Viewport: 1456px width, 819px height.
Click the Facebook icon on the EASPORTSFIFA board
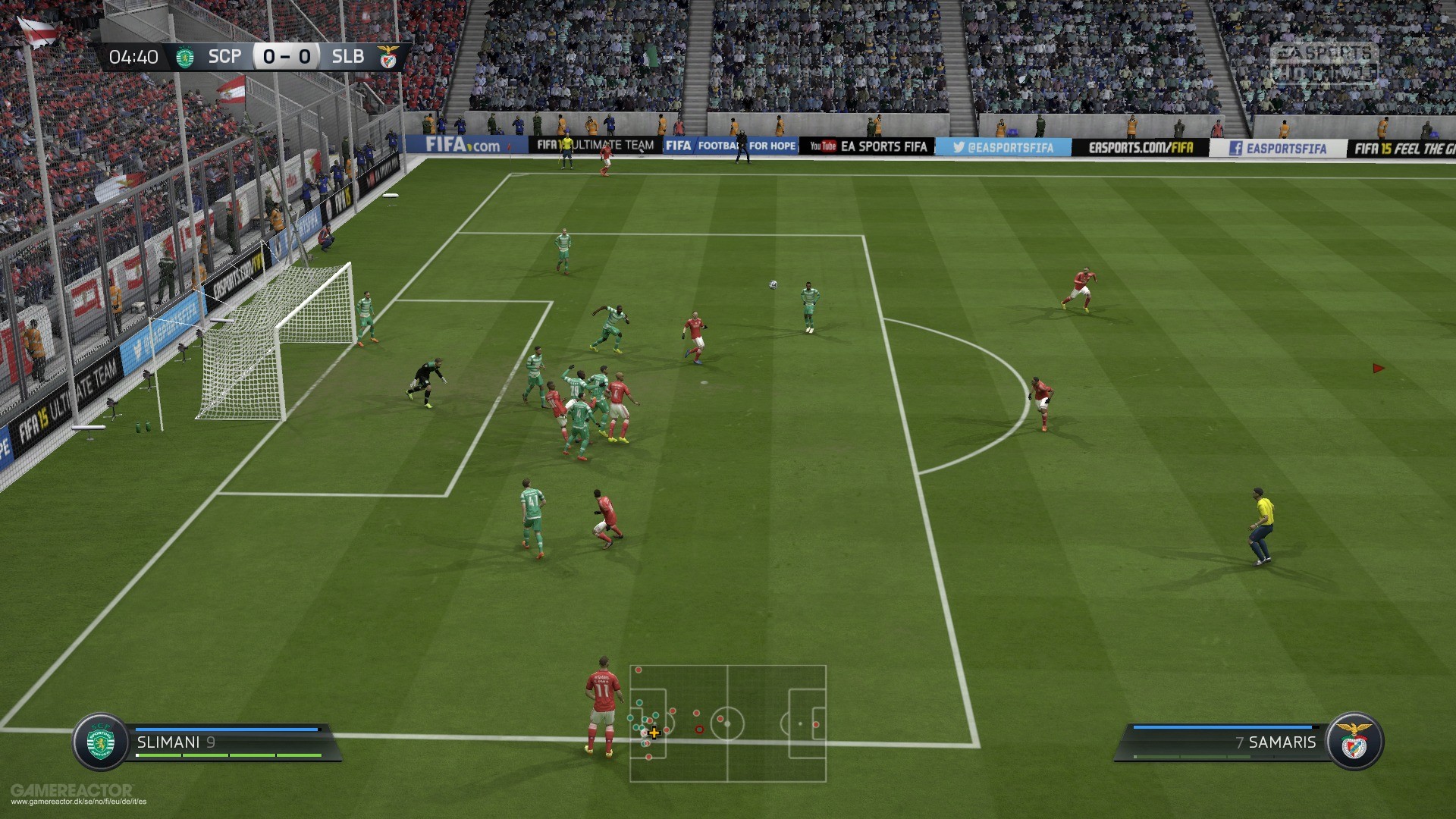[x=1236, y=146]
